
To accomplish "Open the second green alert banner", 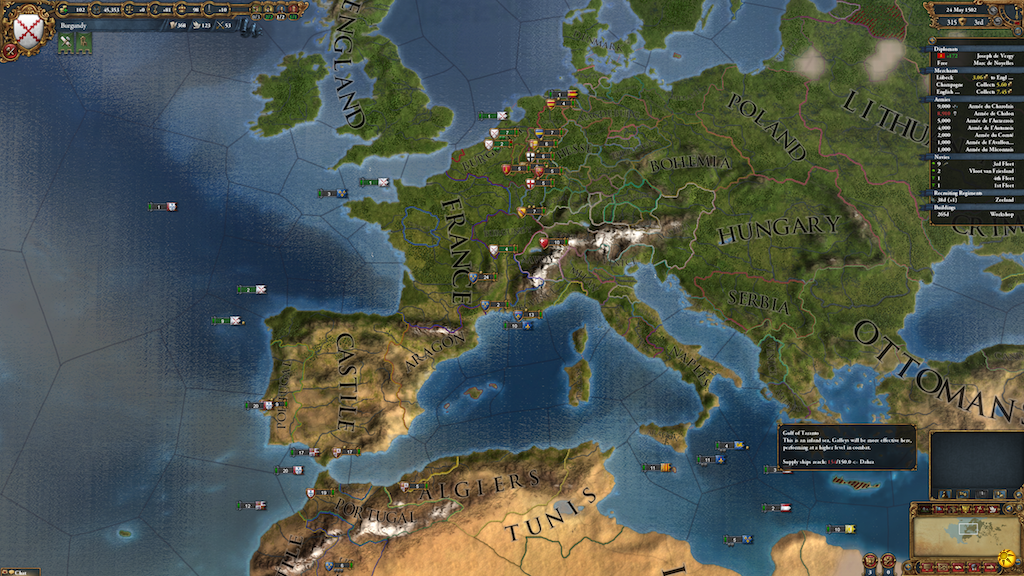I will tap(84, 43).
